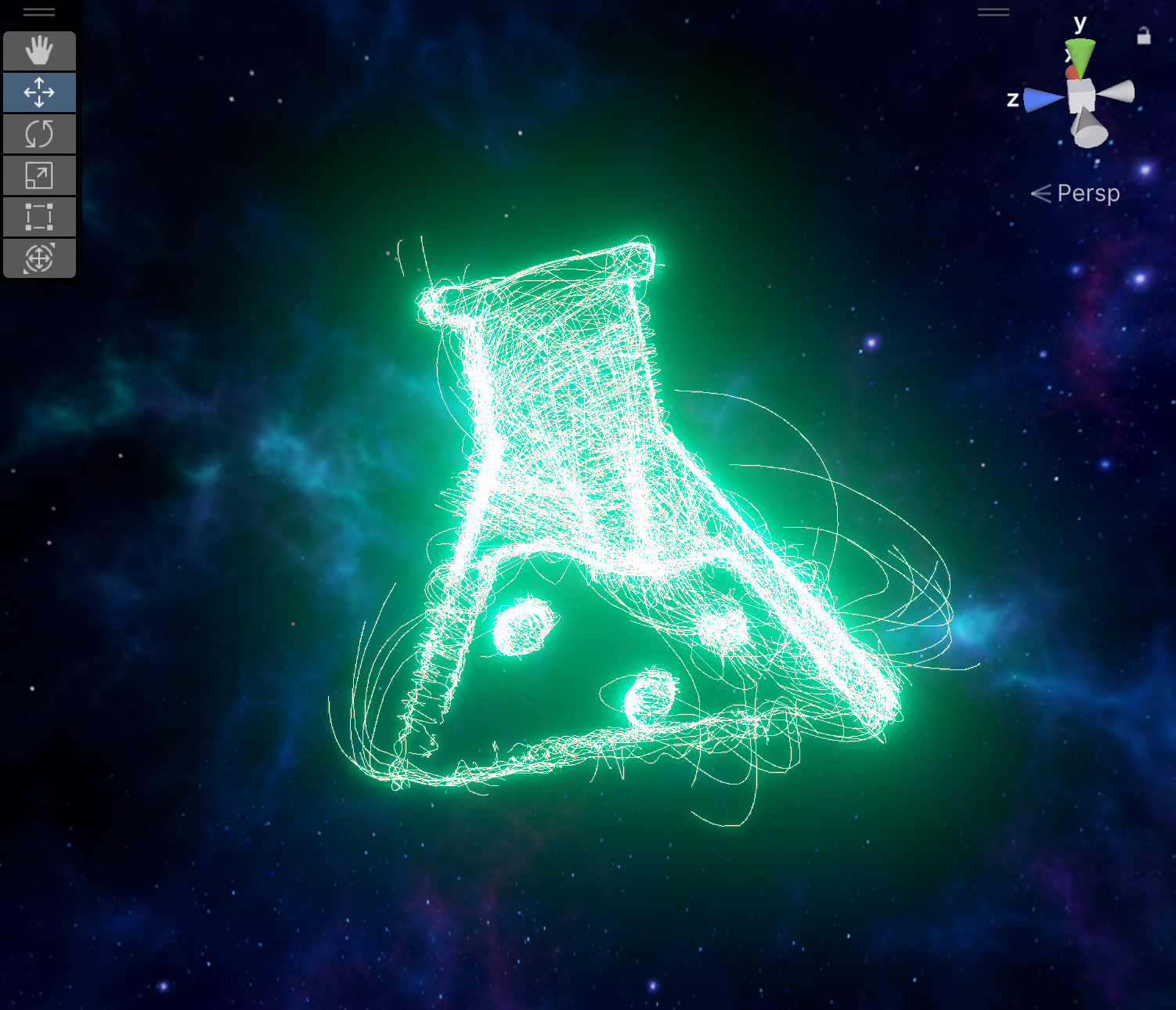Open the toolbar hamburger menu
Screen dimensions: 1176x1010
click(39, 12)
